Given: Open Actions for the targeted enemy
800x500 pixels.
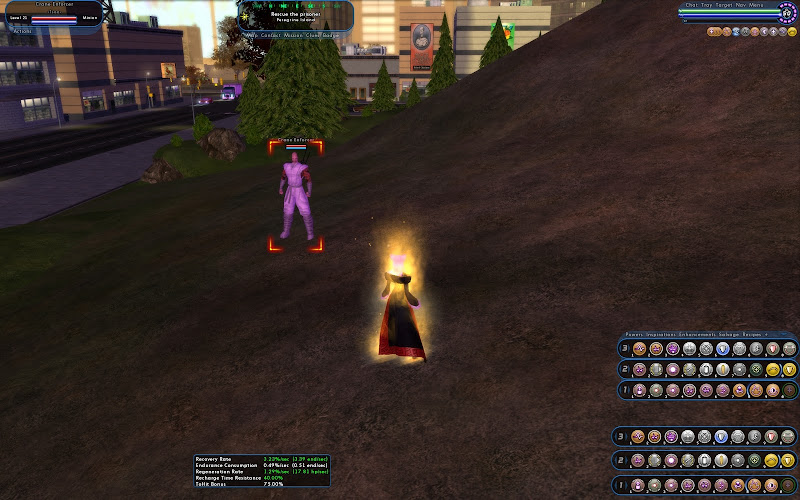Looking at the screenshot, I should coord(22,31).
